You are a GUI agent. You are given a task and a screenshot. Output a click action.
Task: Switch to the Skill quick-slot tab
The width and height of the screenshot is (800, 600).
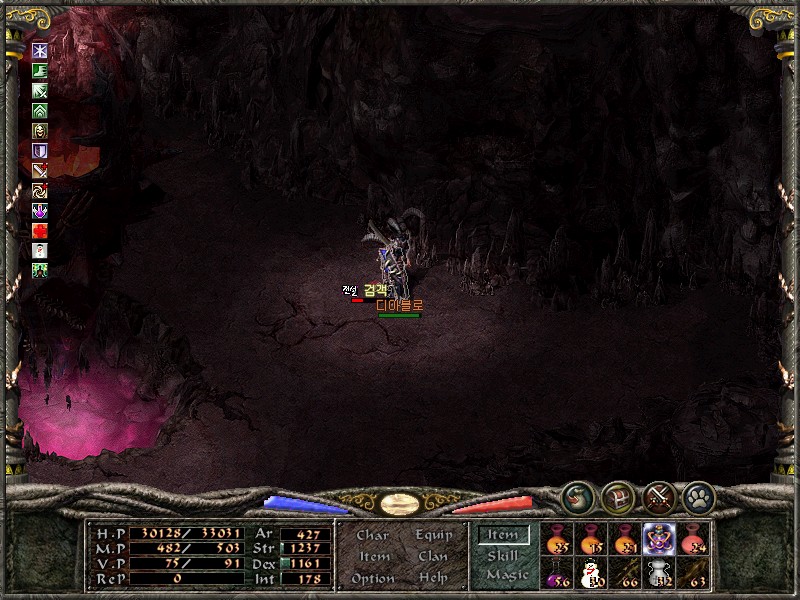point(503,555)
